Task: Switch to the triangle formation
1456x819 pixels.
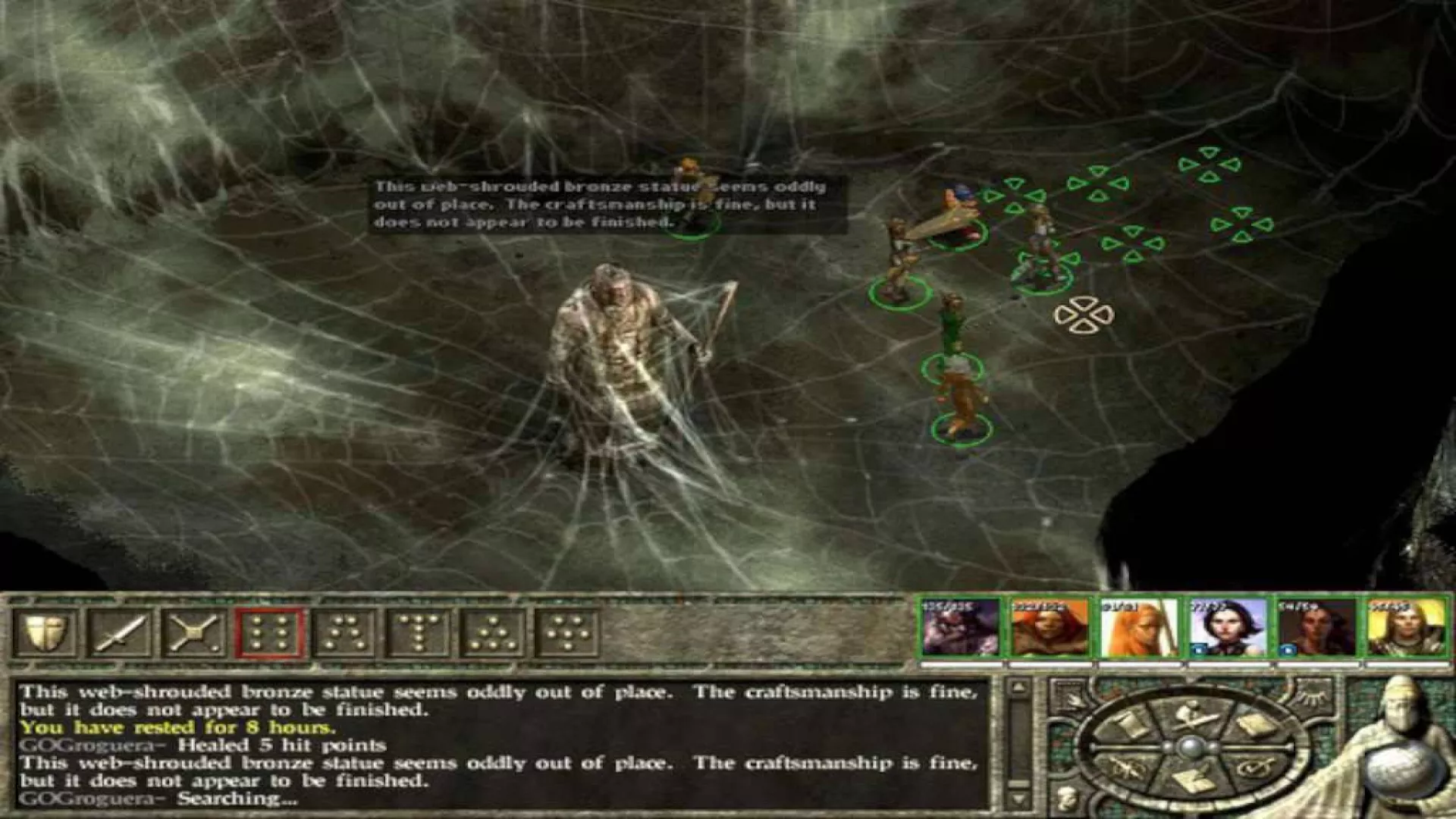Action: tap(493, 632)
